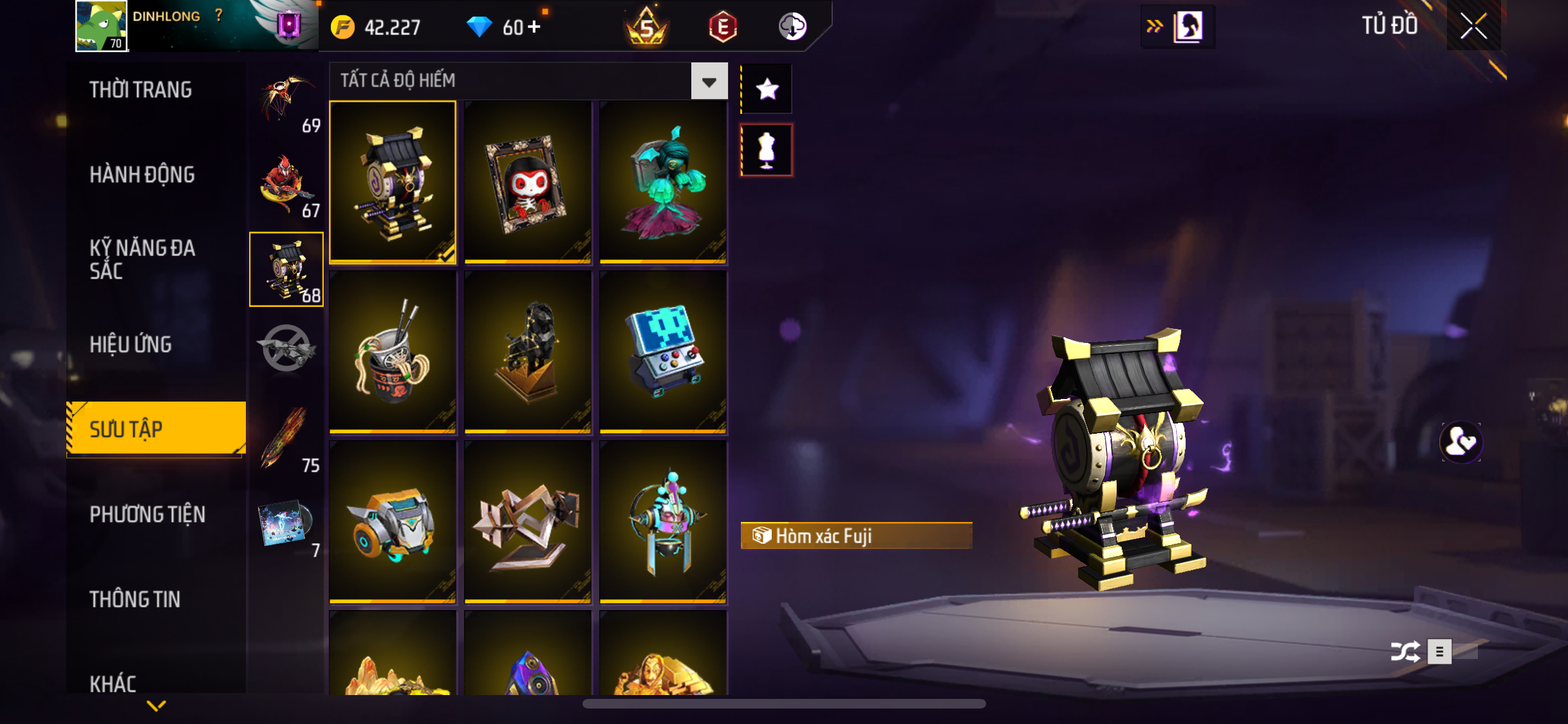Add more diamonds with the plus button
1568x724 pixels.
[x=534, y=27]
